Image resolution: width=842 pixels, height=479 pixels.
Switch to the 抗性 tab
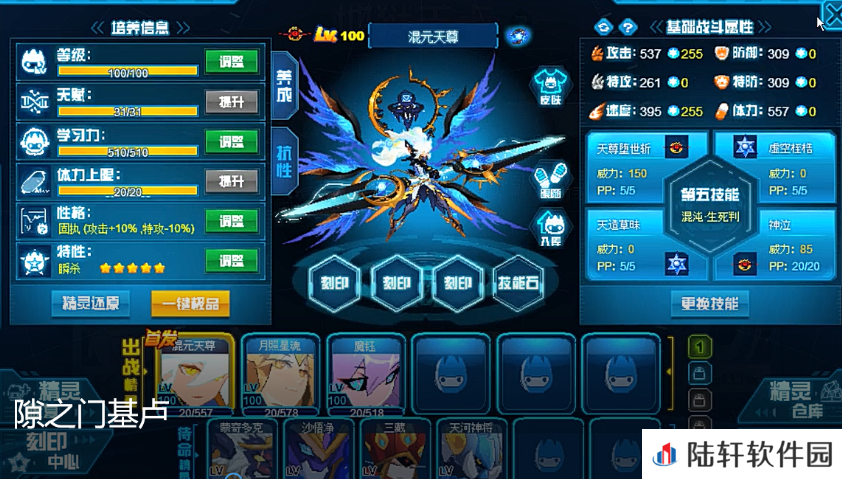click(x=284, y=162)
